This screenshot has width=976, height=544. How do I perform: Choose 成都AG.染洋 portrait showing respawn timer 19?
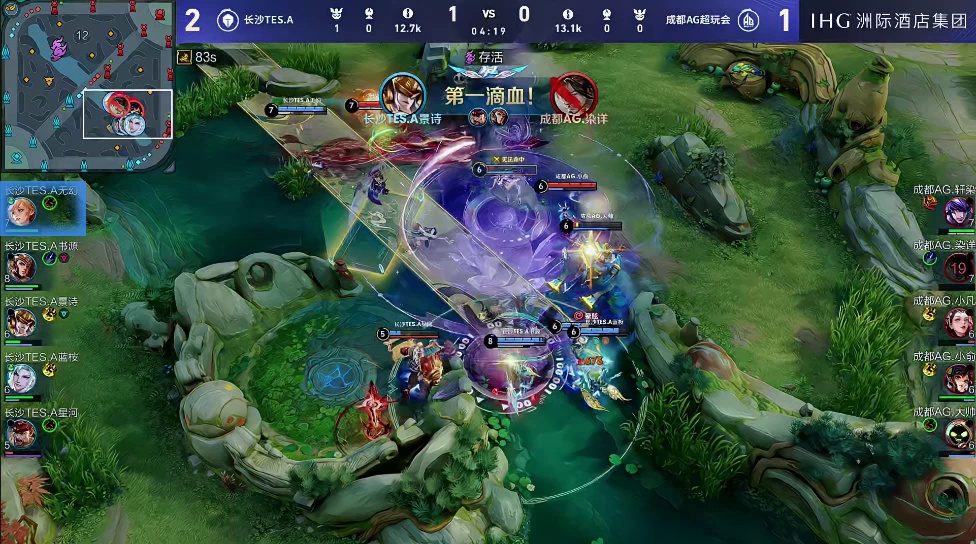[x=959, y=267]
